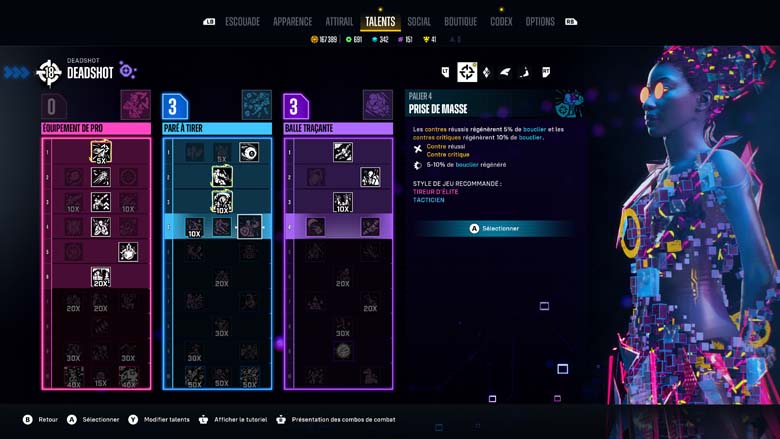
Task: Switch to Harley Quinn's diamonds icon
Action: [x=486, y=72]
